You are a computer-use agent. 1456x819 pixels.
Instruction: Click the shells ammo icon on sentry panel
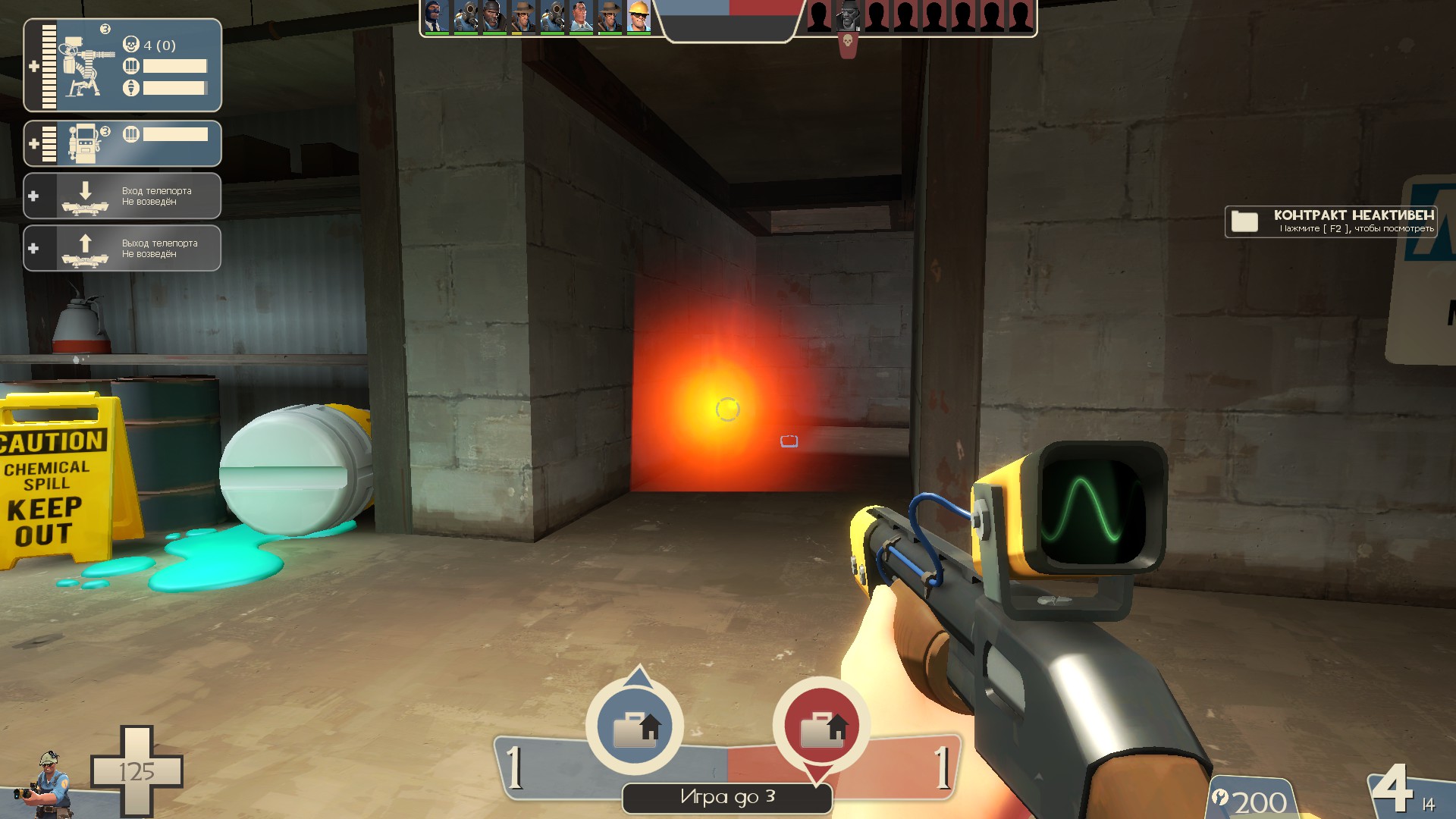tap(133, 67)
